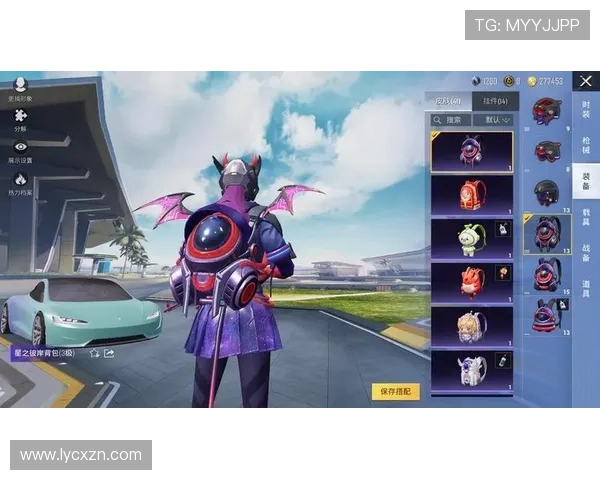Image resolution: width=600 pixels, height=480 pixels.
Task: Open the 默认 sort dropdown
Action: pos(493,120)
